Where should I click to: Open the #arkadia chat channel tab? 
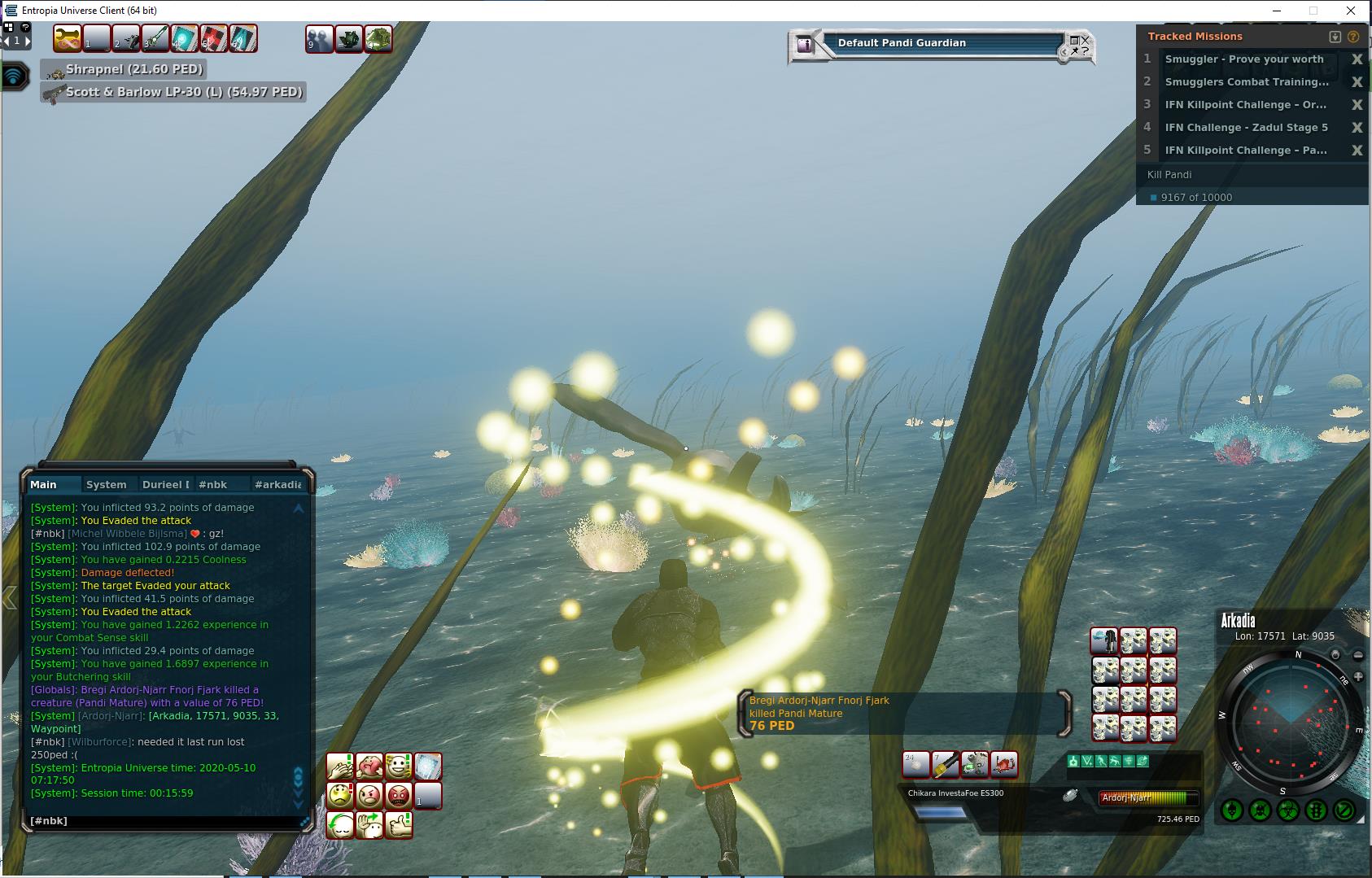point(277,484)
